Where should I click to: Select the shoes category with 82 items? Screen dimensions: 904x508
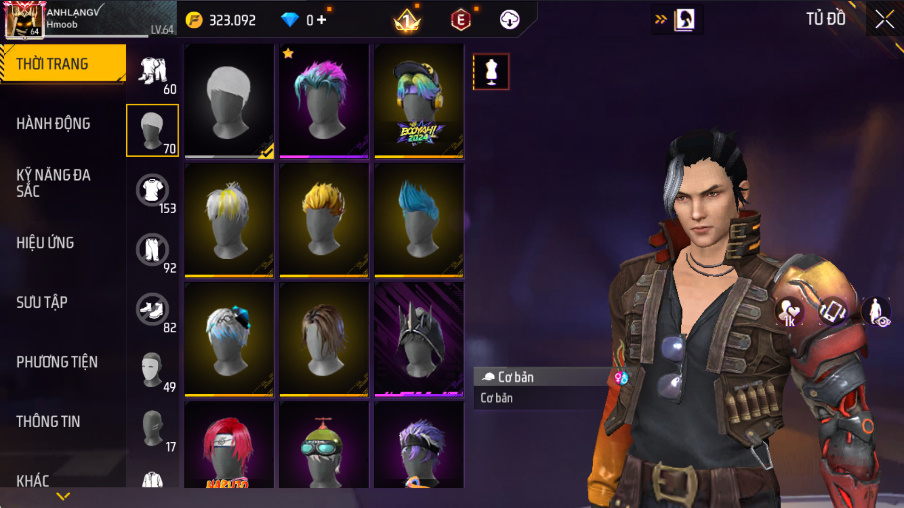pyautogui.click(x=152, y=310)
